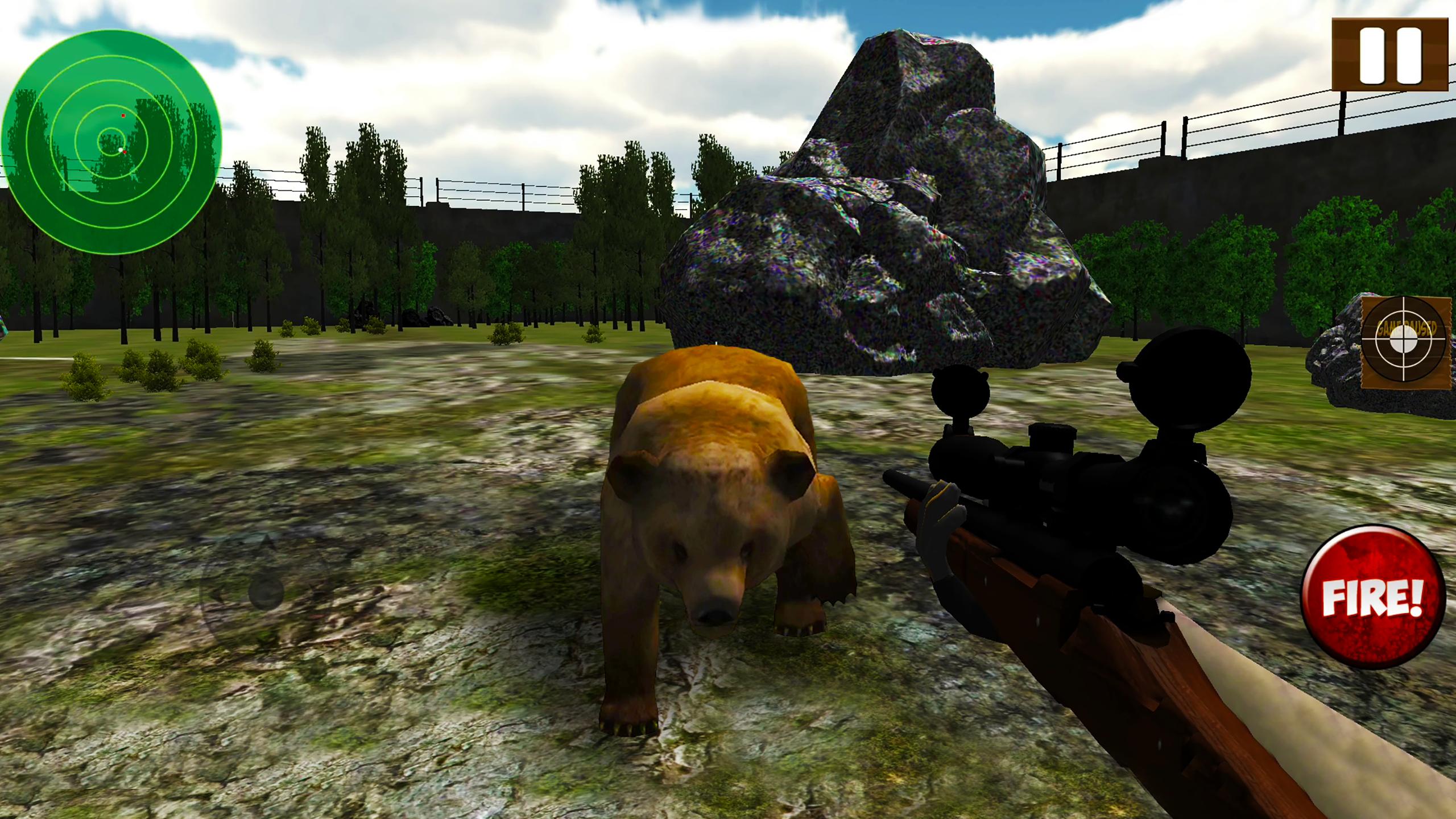This screenshot has width=1456, height=819.
Task: Tap the inner white circle of the crosshair sign
Action: pos(1403,338)
